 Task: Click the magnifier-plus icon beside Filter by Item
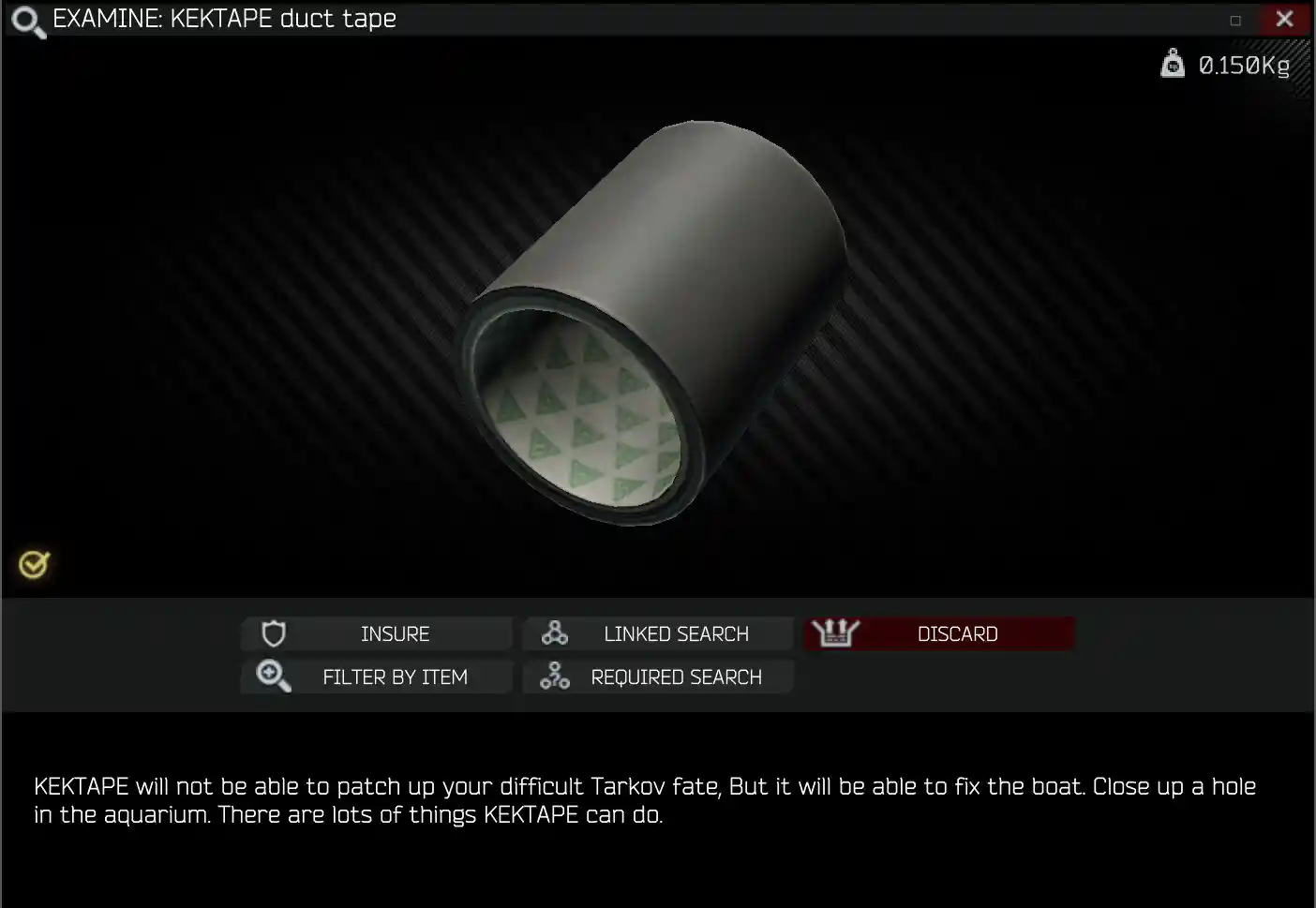tap(272, 677)
